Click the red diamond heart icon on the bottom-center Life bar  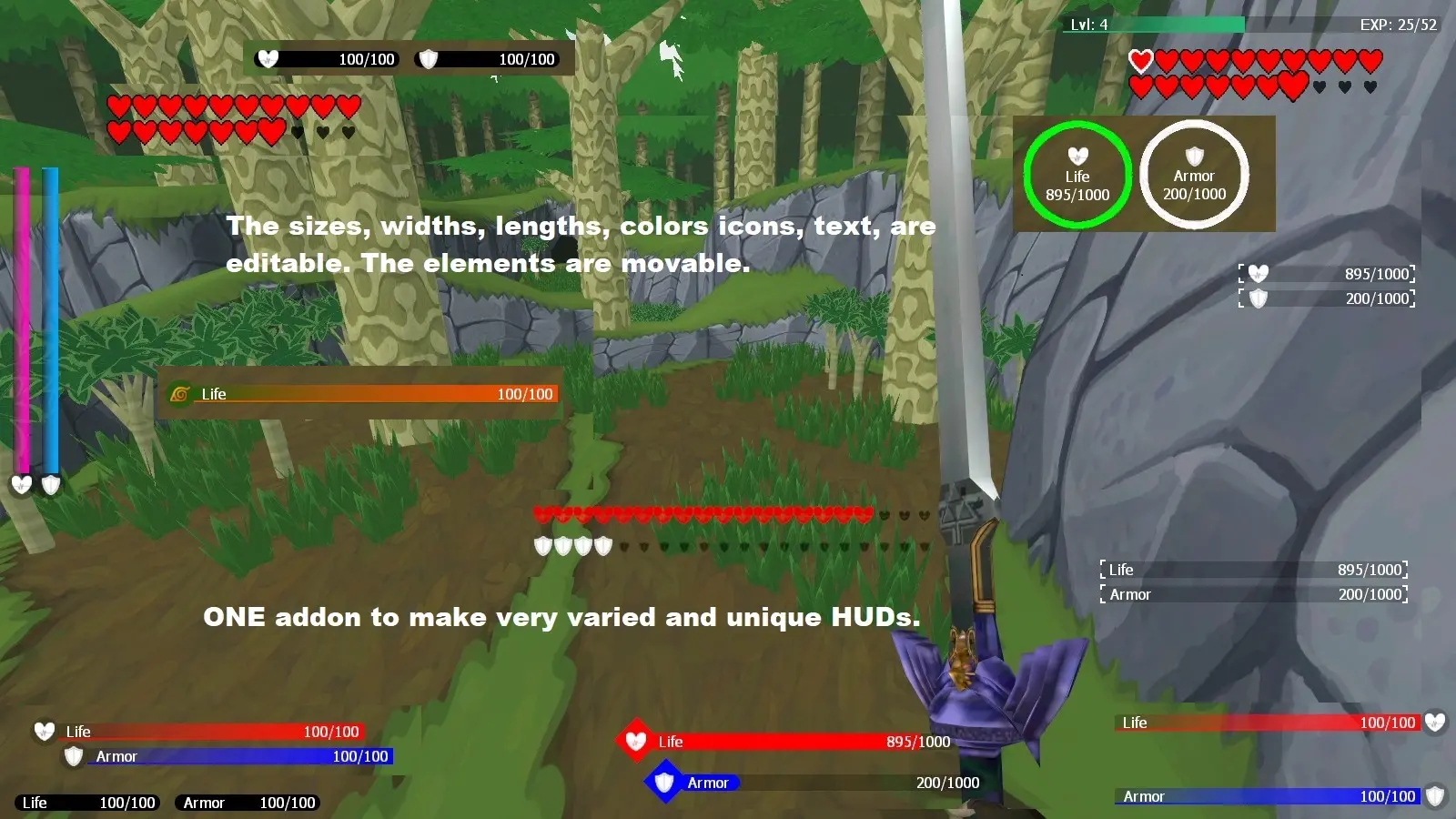click(x=635, y=741)
